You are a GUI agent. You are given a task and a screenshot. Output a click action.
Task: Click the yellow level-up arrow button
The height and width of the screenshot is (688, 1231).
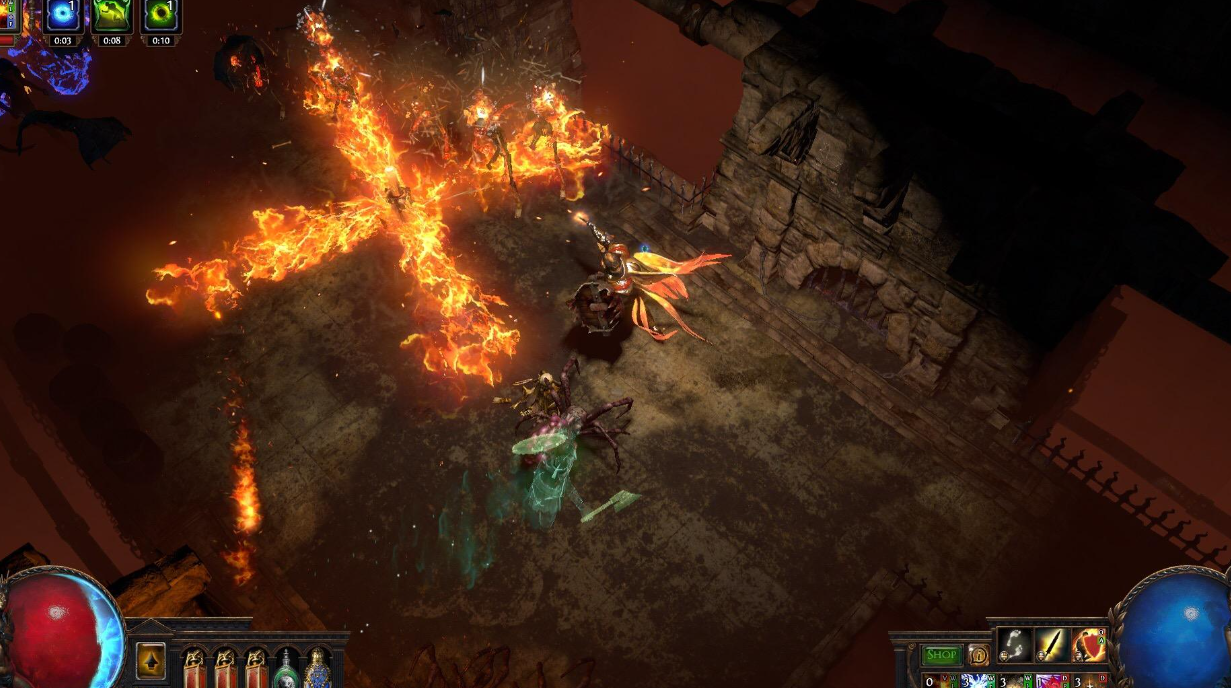[x=151, y=660]
